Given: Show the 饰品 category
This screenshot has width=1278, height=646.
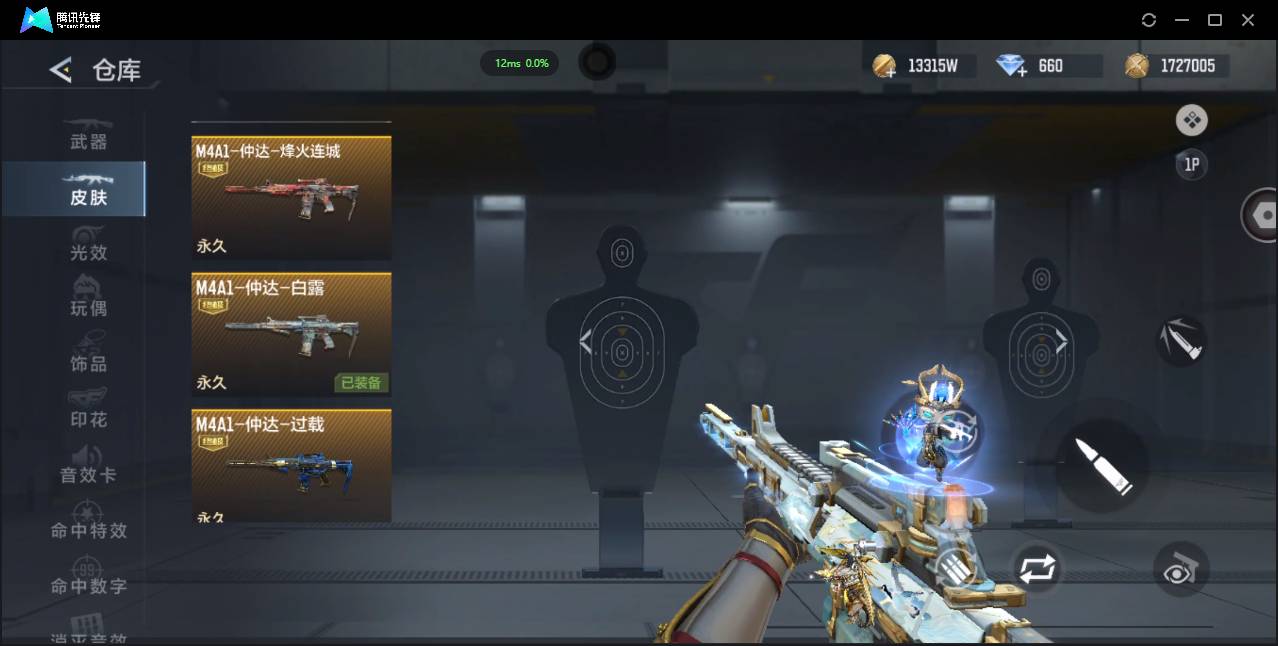Looking at the screenshot, I should pyautogui.click(x=88, y=356).
